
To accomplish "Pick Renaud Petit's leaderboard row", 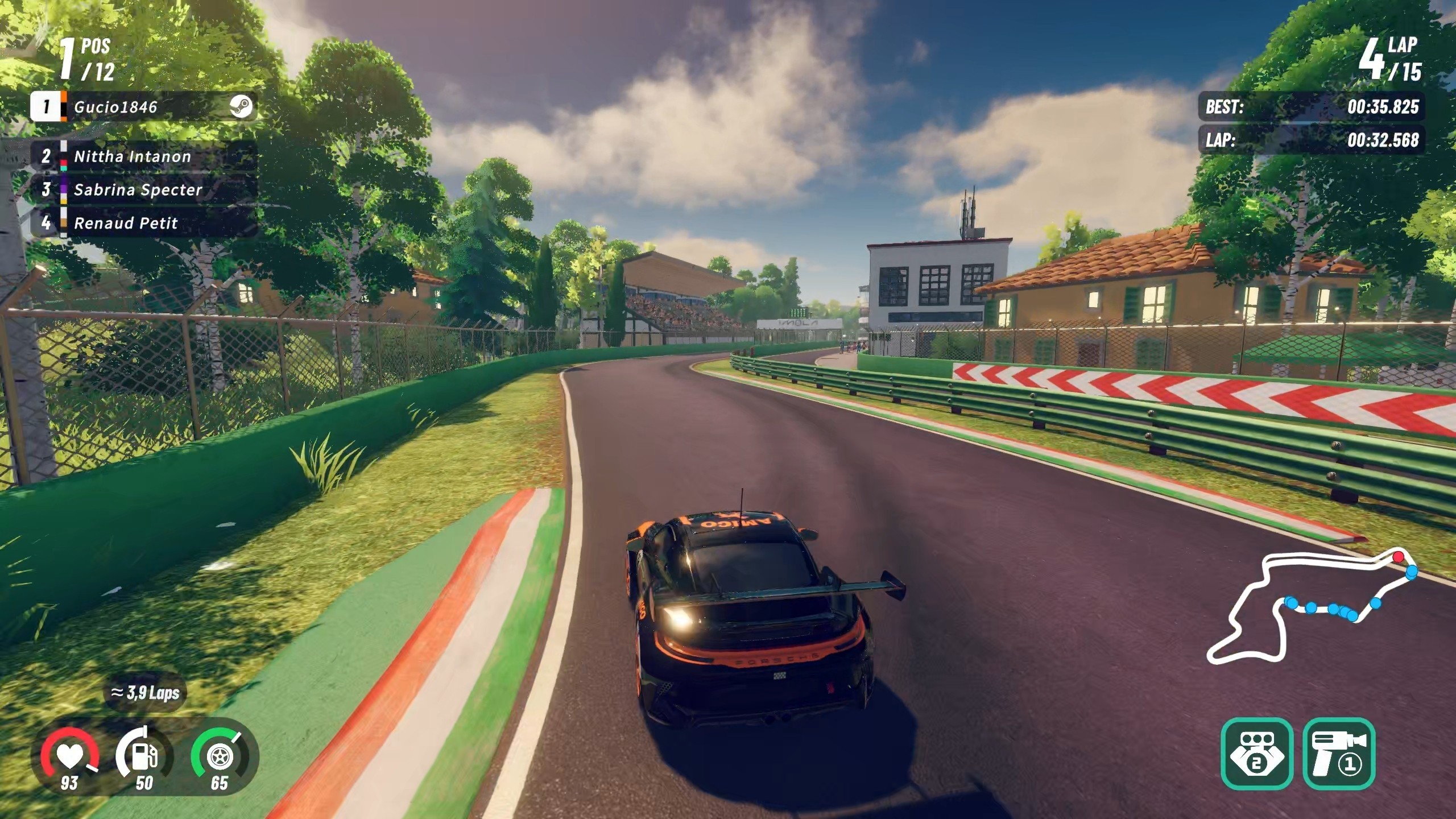I will tap(143, 223).
